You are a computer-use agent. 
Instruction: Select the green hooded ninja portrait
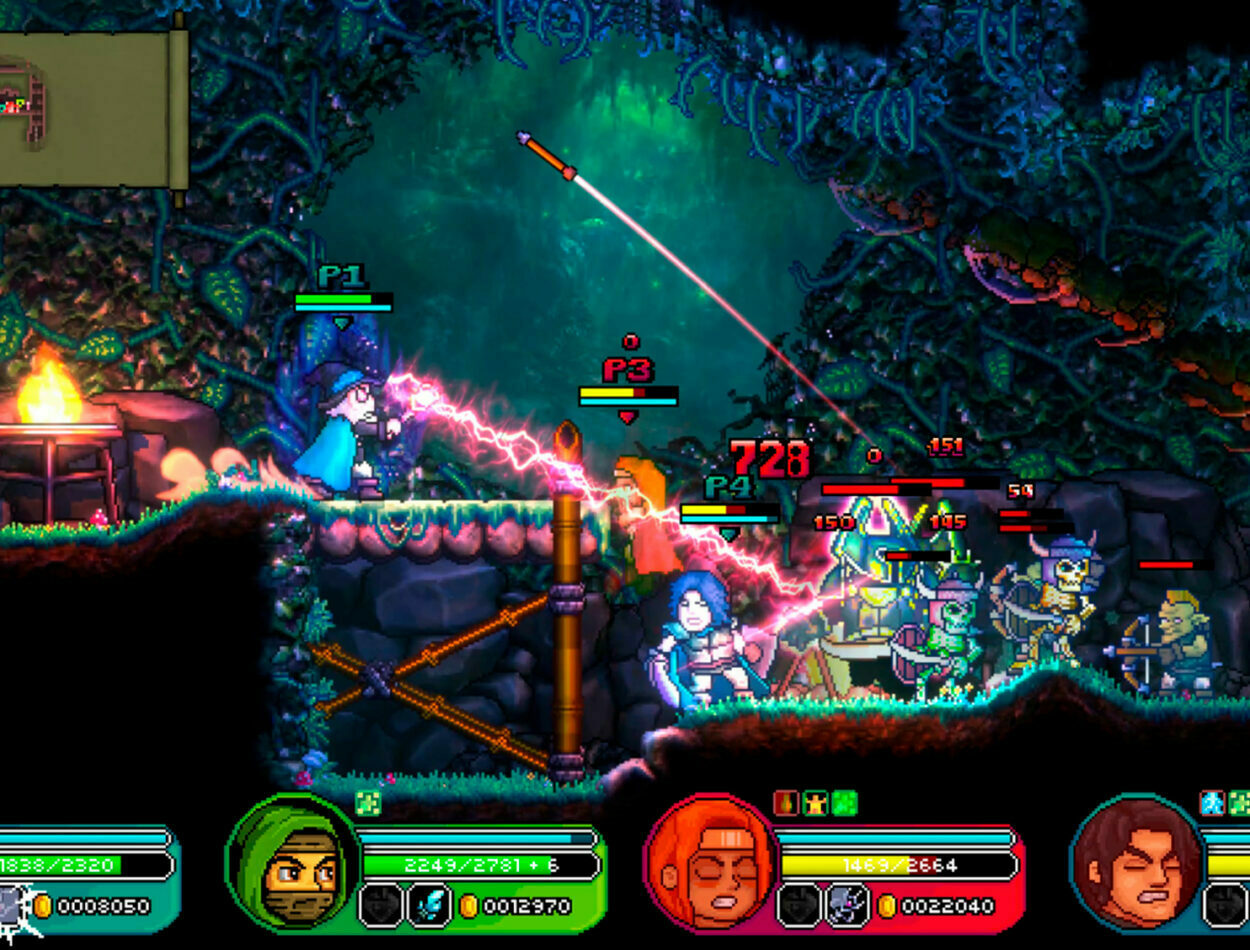click(x=293, y=861)
